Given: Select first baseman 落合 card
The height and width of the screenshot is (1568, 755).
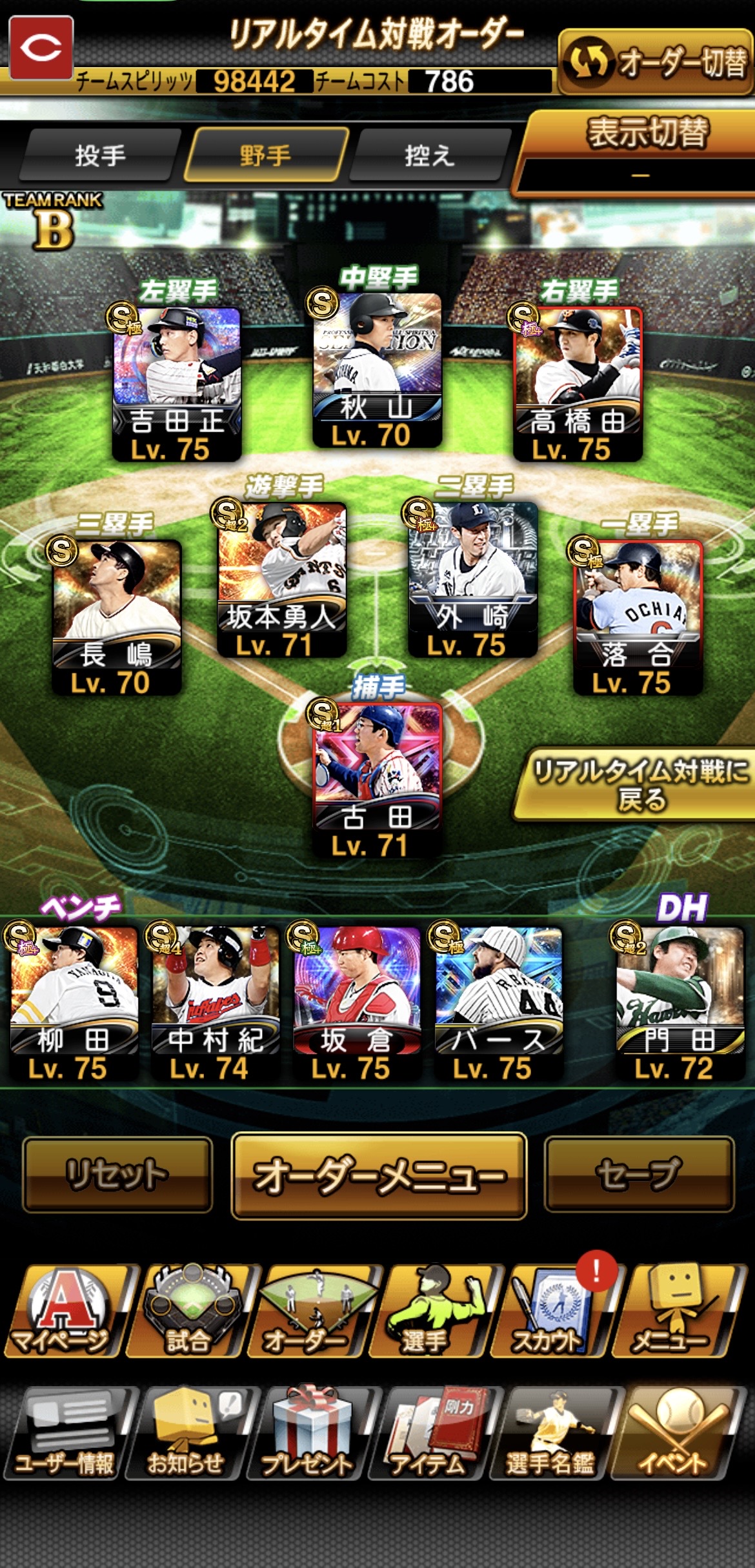Looking at the screenshot, I should pyautogui.click(x=638, y=616).
